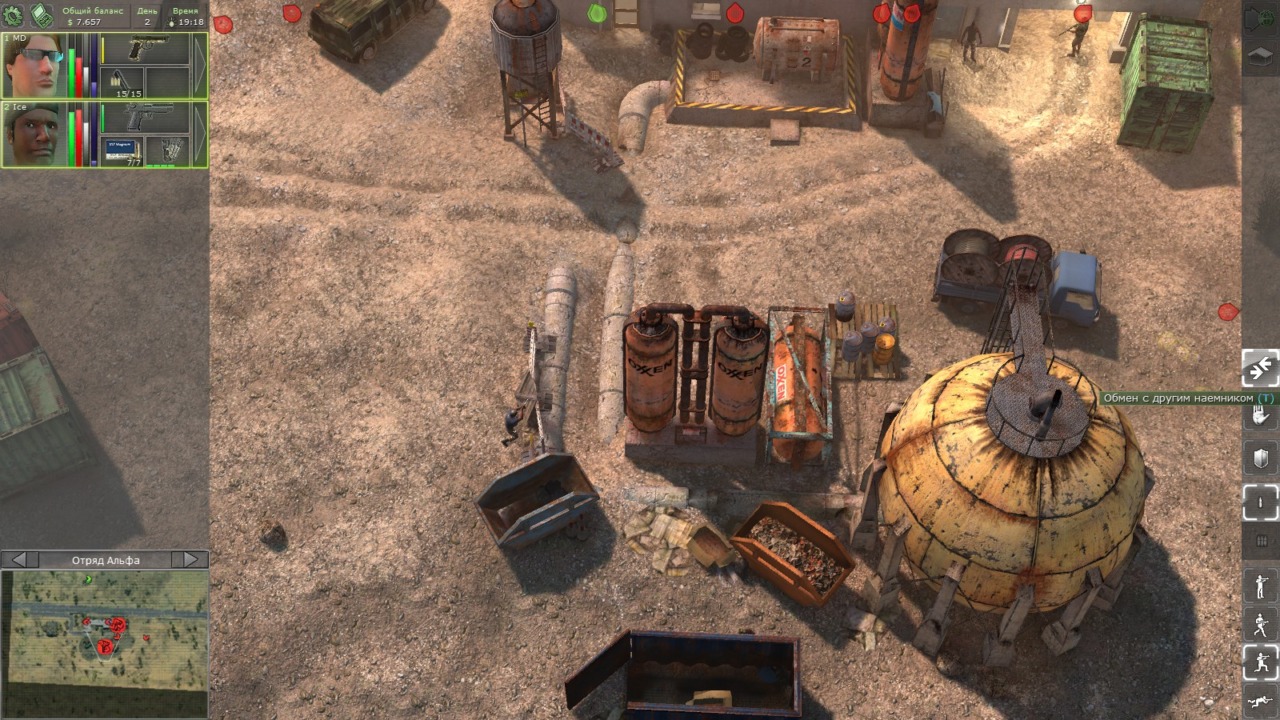Viewport: 1280px width, 720px height.
Task: Activate trade with another mercenary button
Action: click(1260, 368)
